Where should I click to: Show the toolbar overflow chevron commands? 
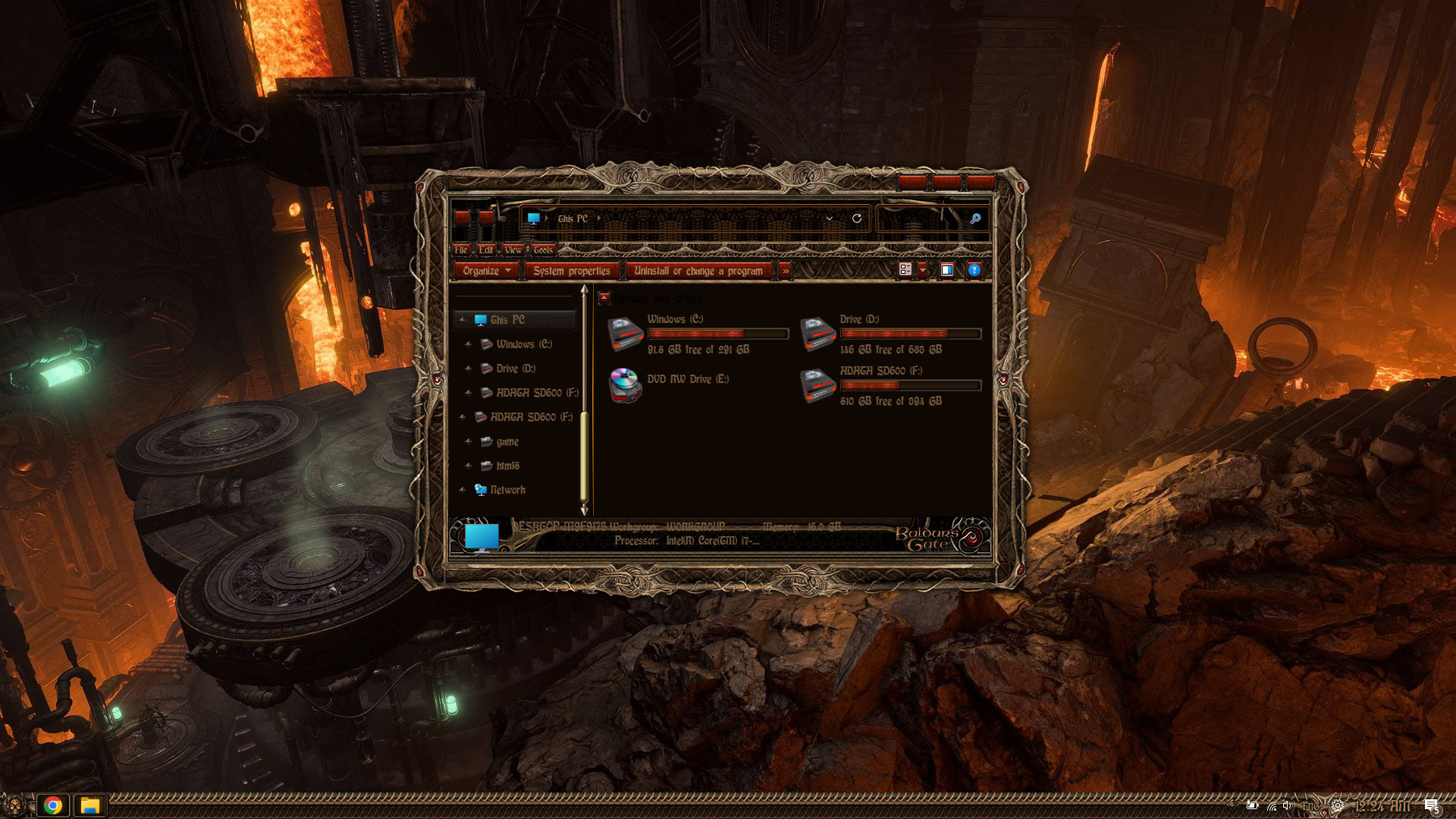point(786,271)
